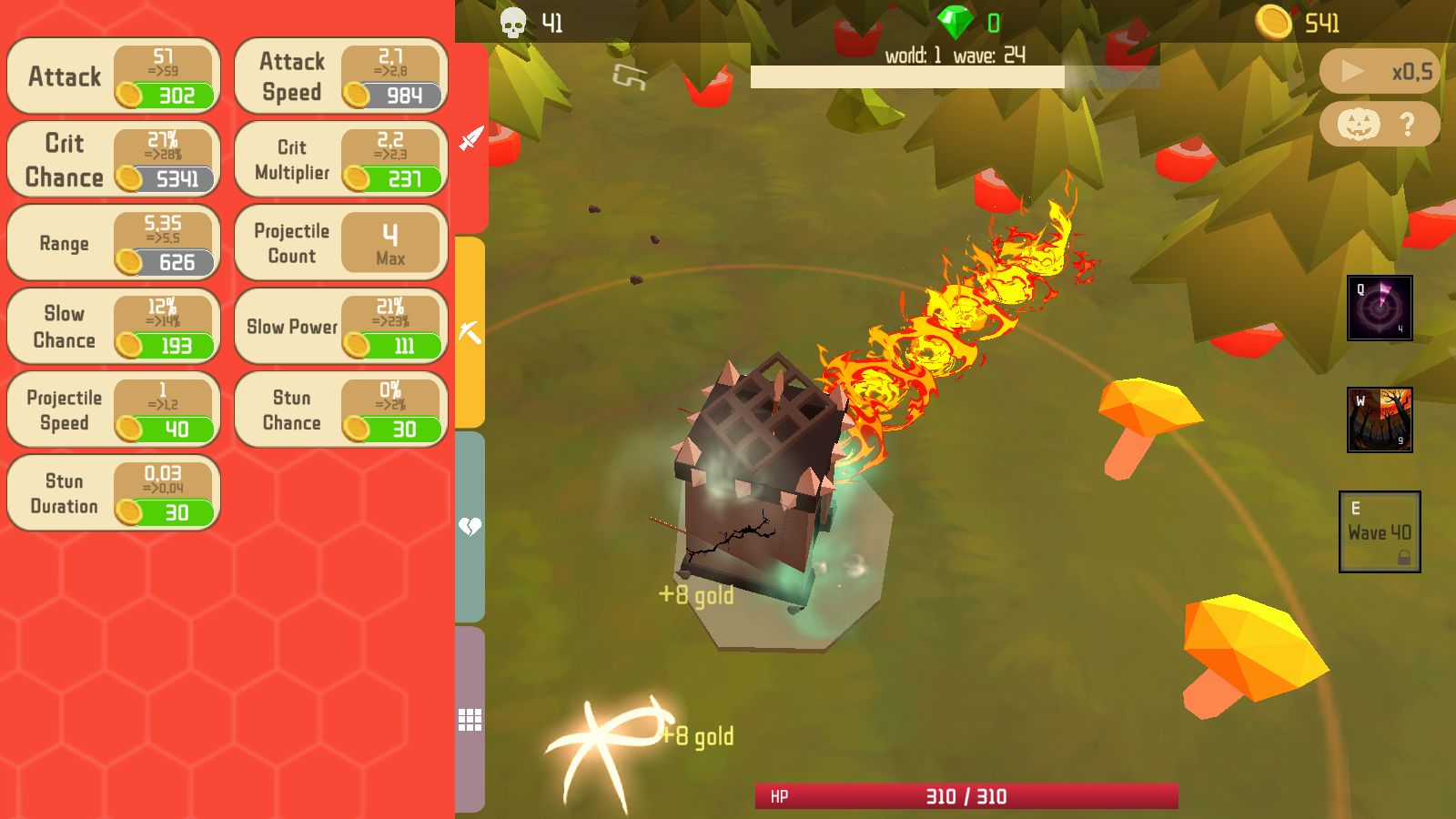The width and height of the screenshot is (1456, 819).
Task: Toggle the pumpkin Halloween event
Action: coord(1357,126)
